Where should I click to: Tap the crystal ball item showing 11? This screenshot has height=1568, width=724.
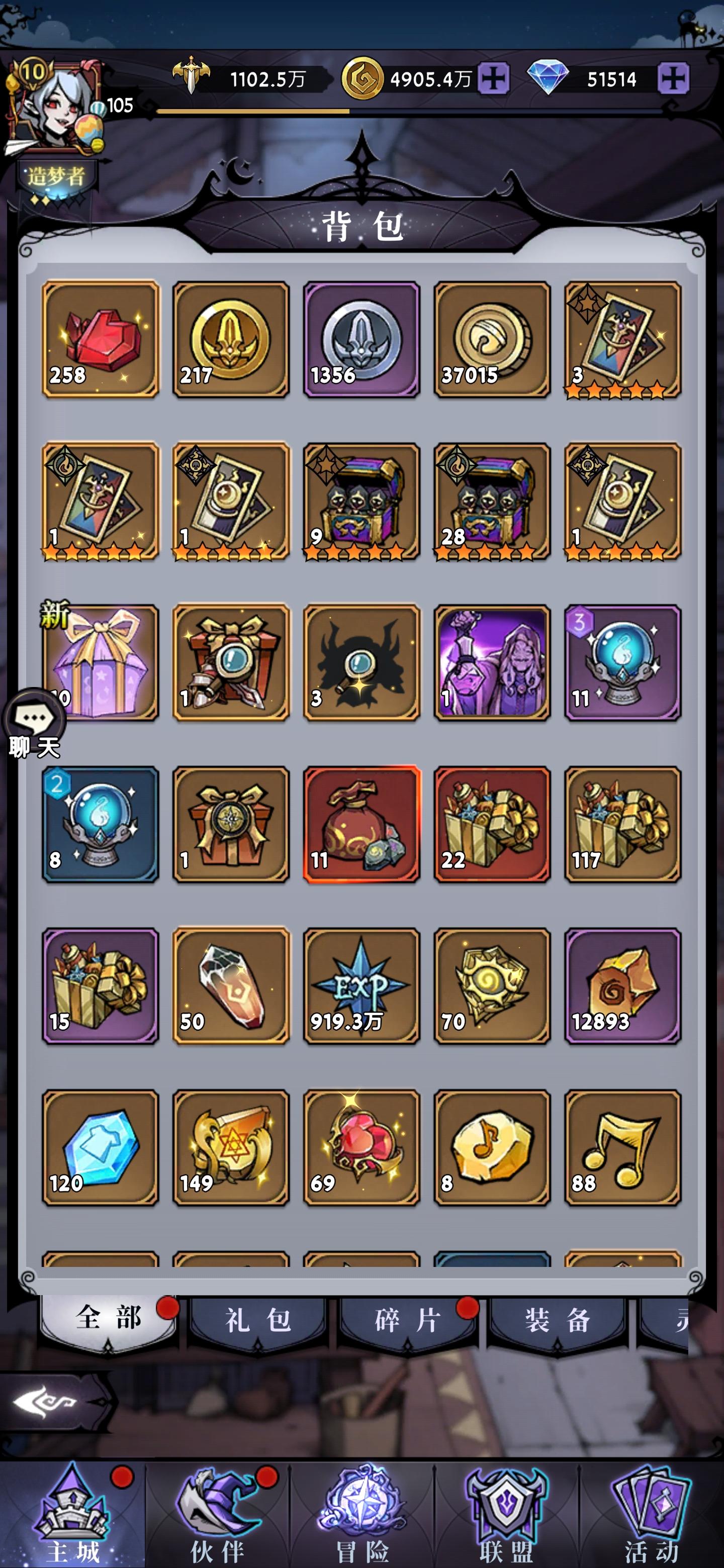(x=621, y=663)
